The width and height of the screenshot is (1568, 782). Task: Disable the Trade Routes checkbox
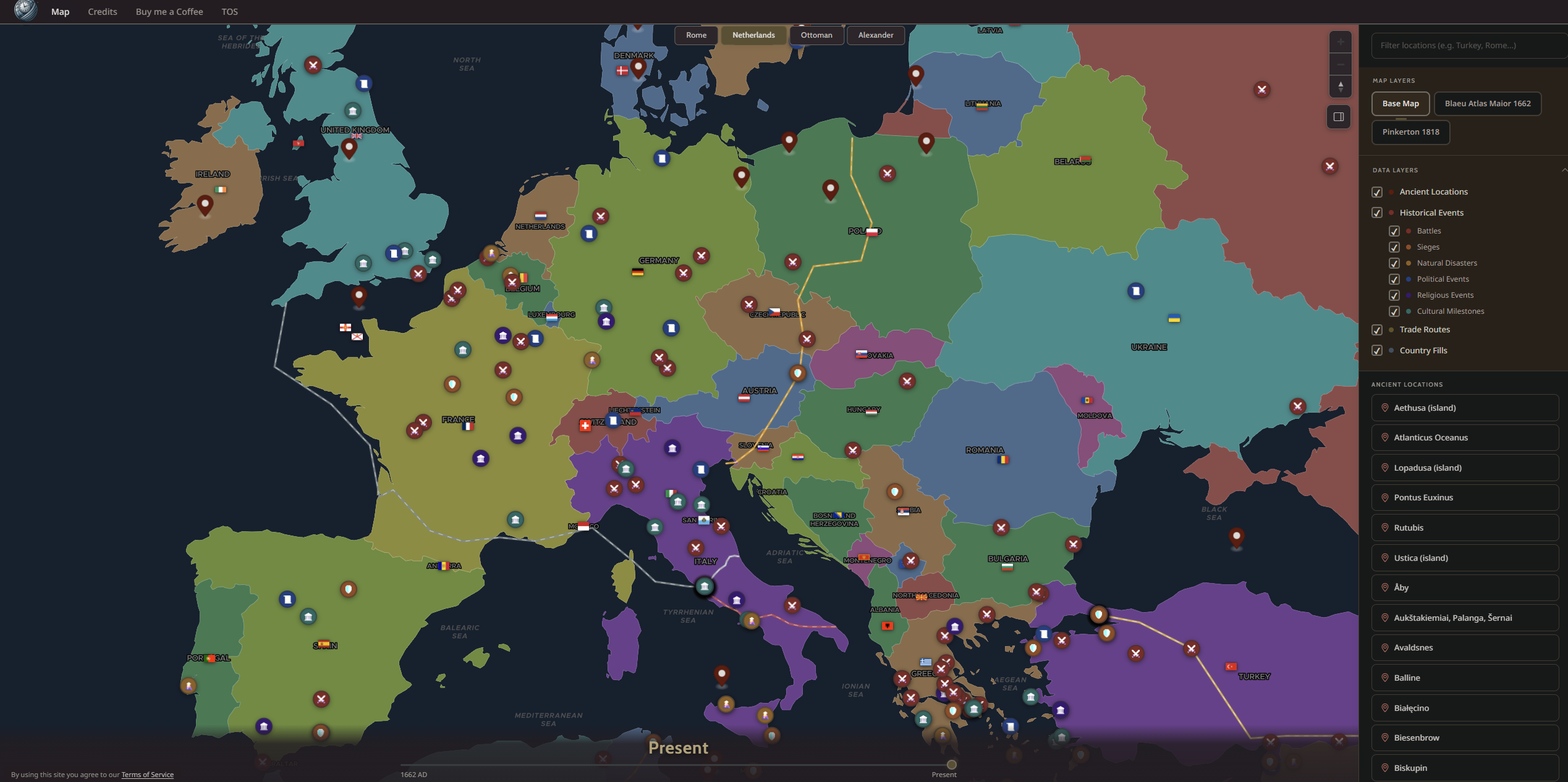click(x=1377, y=330)
